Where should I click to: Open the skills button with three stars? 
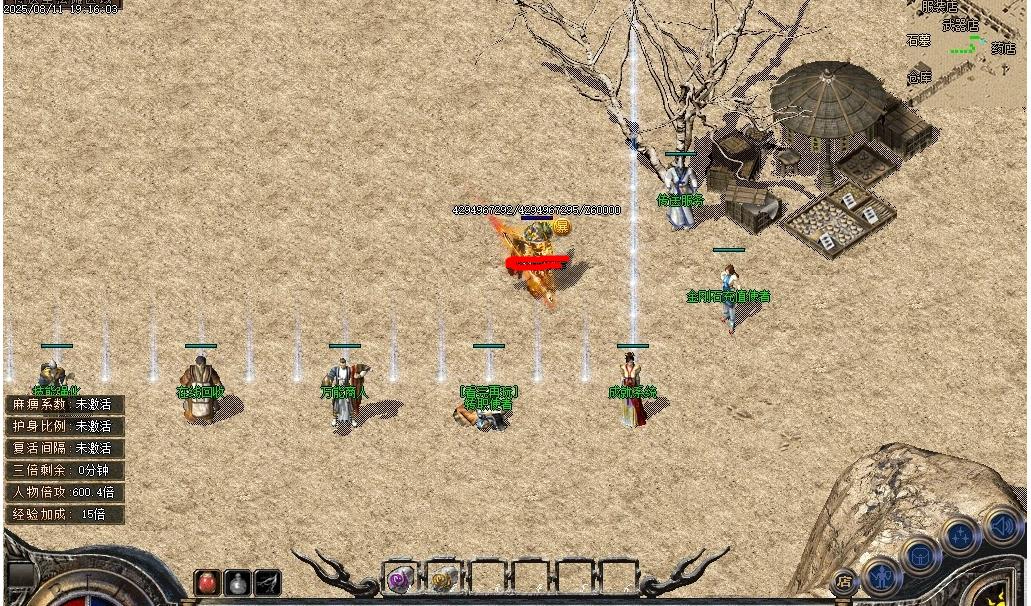point(960,537)
